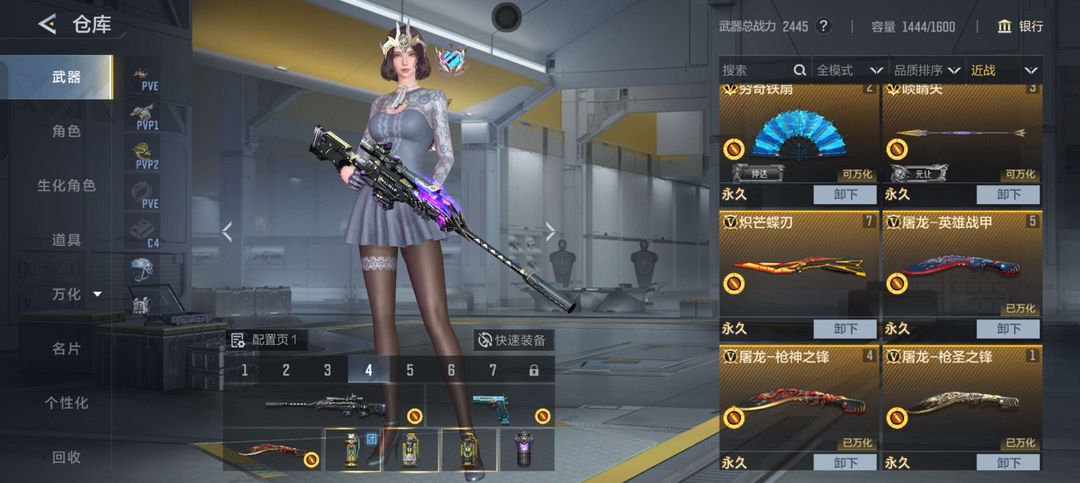Click the question mark beside 武器总战力

point(824,26)
